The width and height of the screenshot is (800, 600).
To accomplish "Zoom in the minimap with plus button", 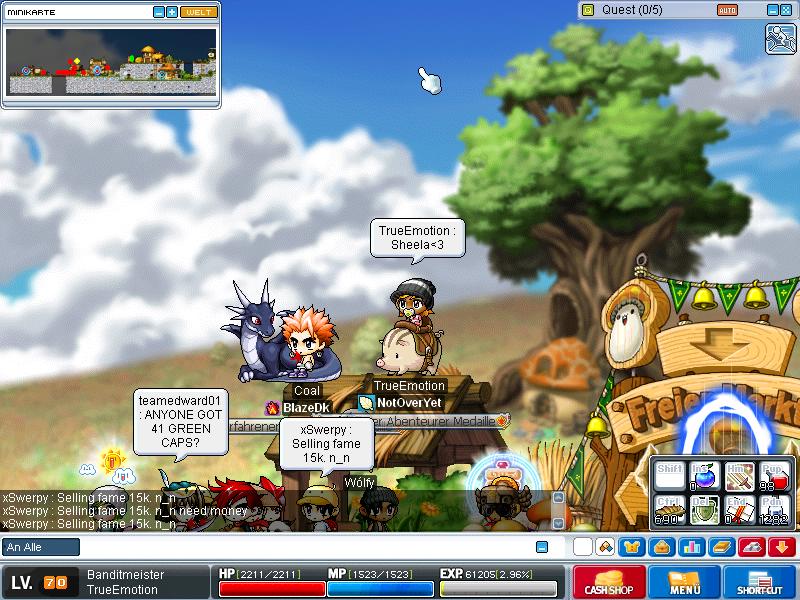I will (172, 12).
